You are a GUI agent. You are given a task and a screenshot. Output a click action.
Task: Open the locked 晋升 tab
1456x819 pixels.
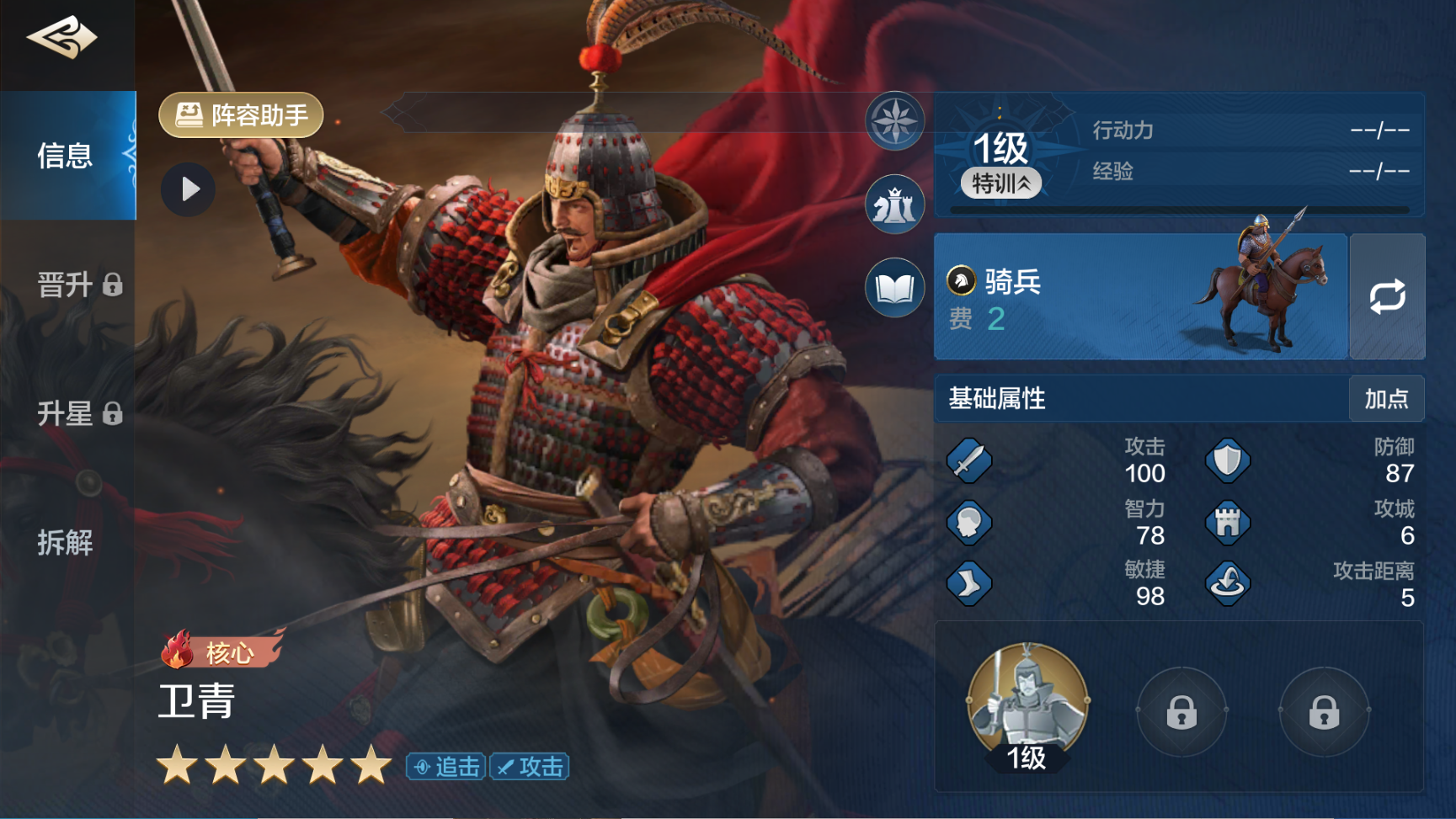pos(78,285)
